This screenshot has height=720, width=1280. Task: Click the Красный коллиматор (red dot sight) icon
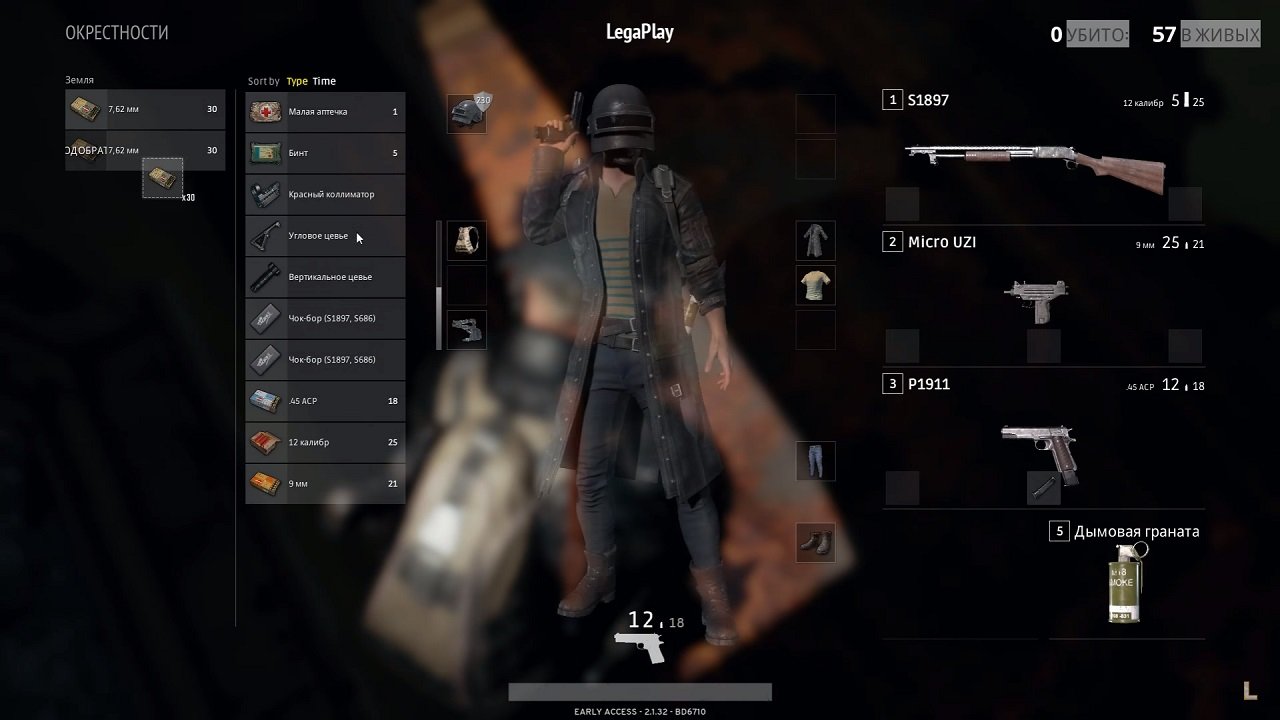tap(264, 194)
